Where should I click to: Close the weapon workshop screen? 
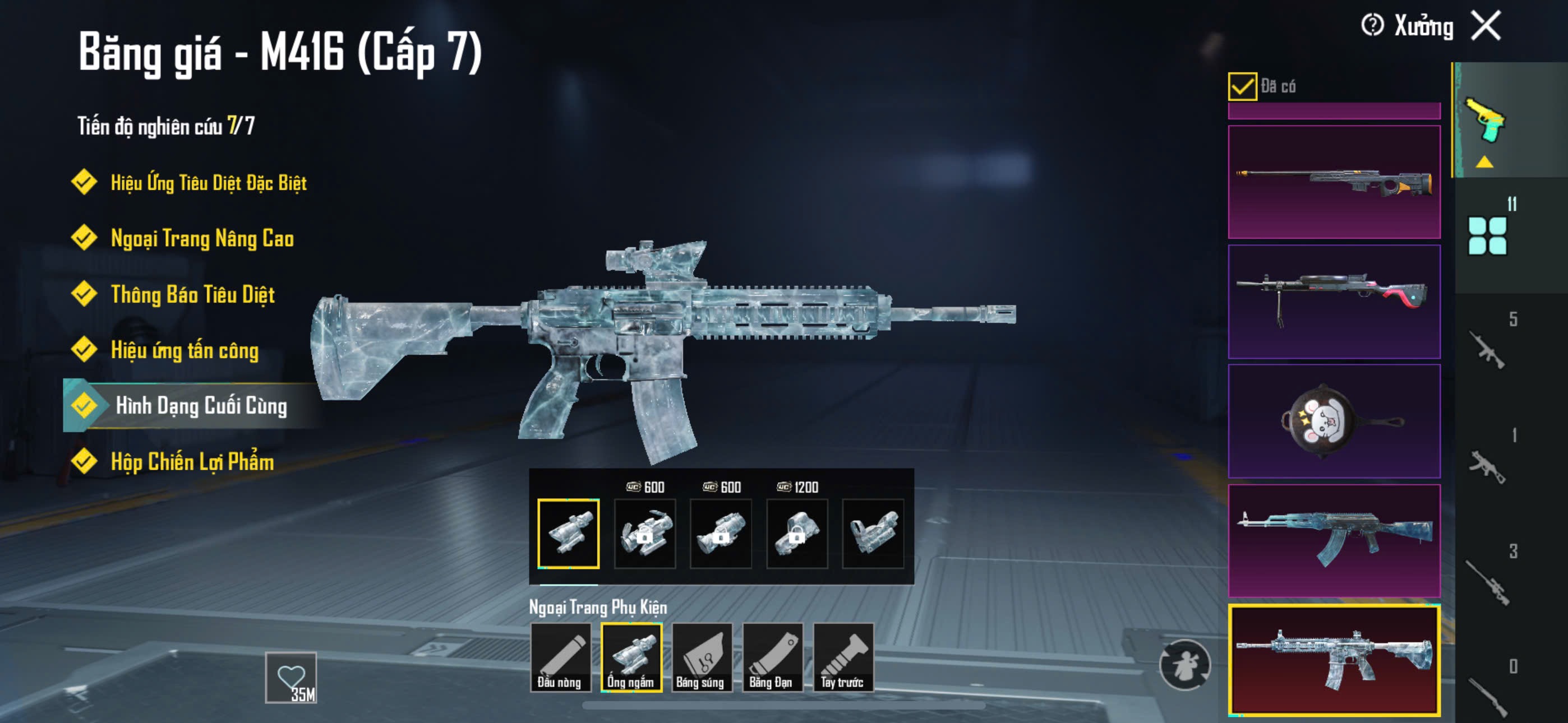(x=1487, y=26)
